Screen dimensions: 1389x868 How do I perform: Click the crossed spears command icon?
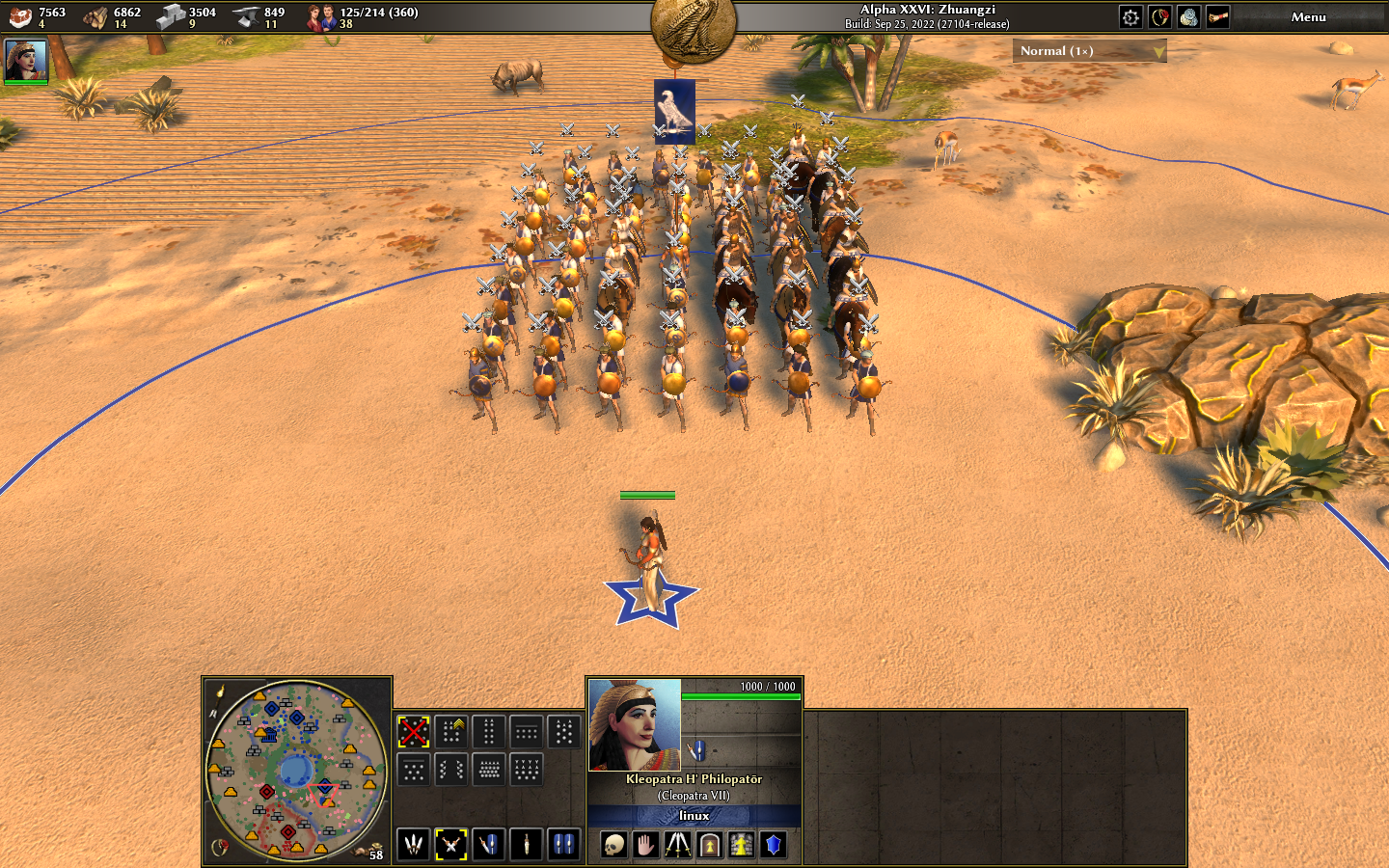coord(678,846)
